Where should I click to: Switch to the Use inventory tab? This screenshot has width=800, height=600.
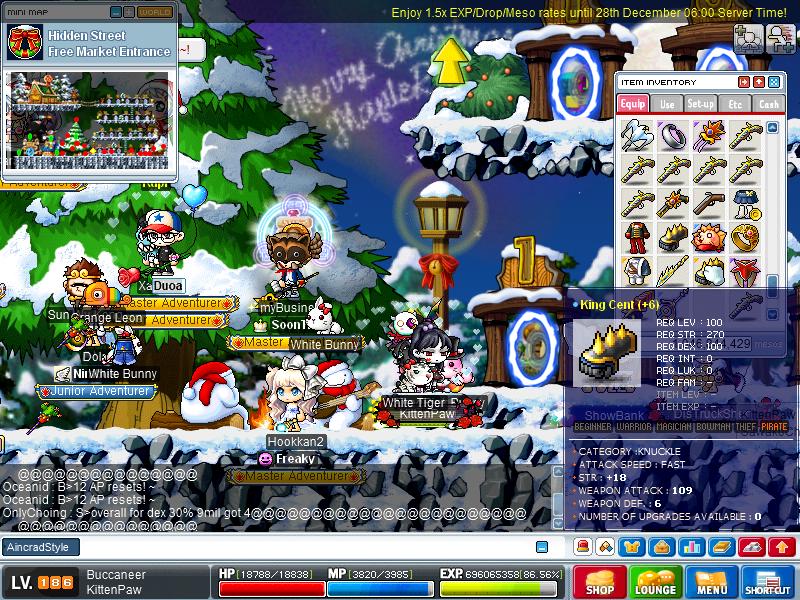coord(667,103)
